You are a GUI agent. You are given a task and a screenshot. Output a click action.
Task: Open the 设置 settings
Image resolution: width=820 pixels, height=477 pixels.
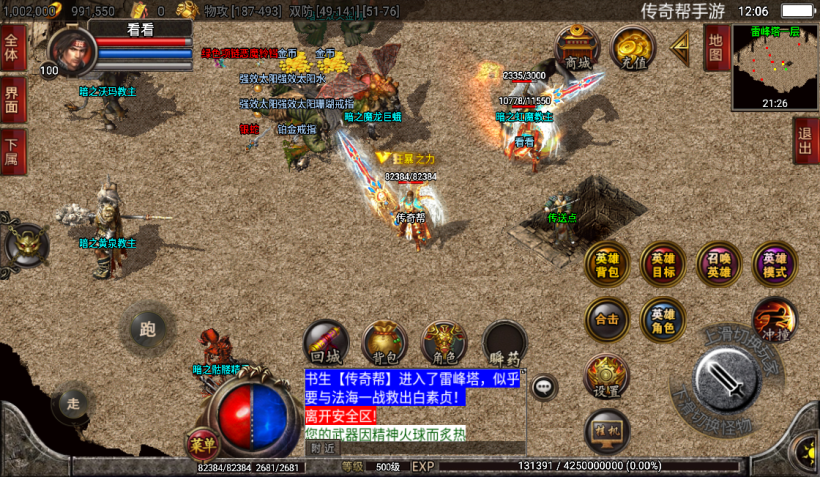(x=607, y=376)
